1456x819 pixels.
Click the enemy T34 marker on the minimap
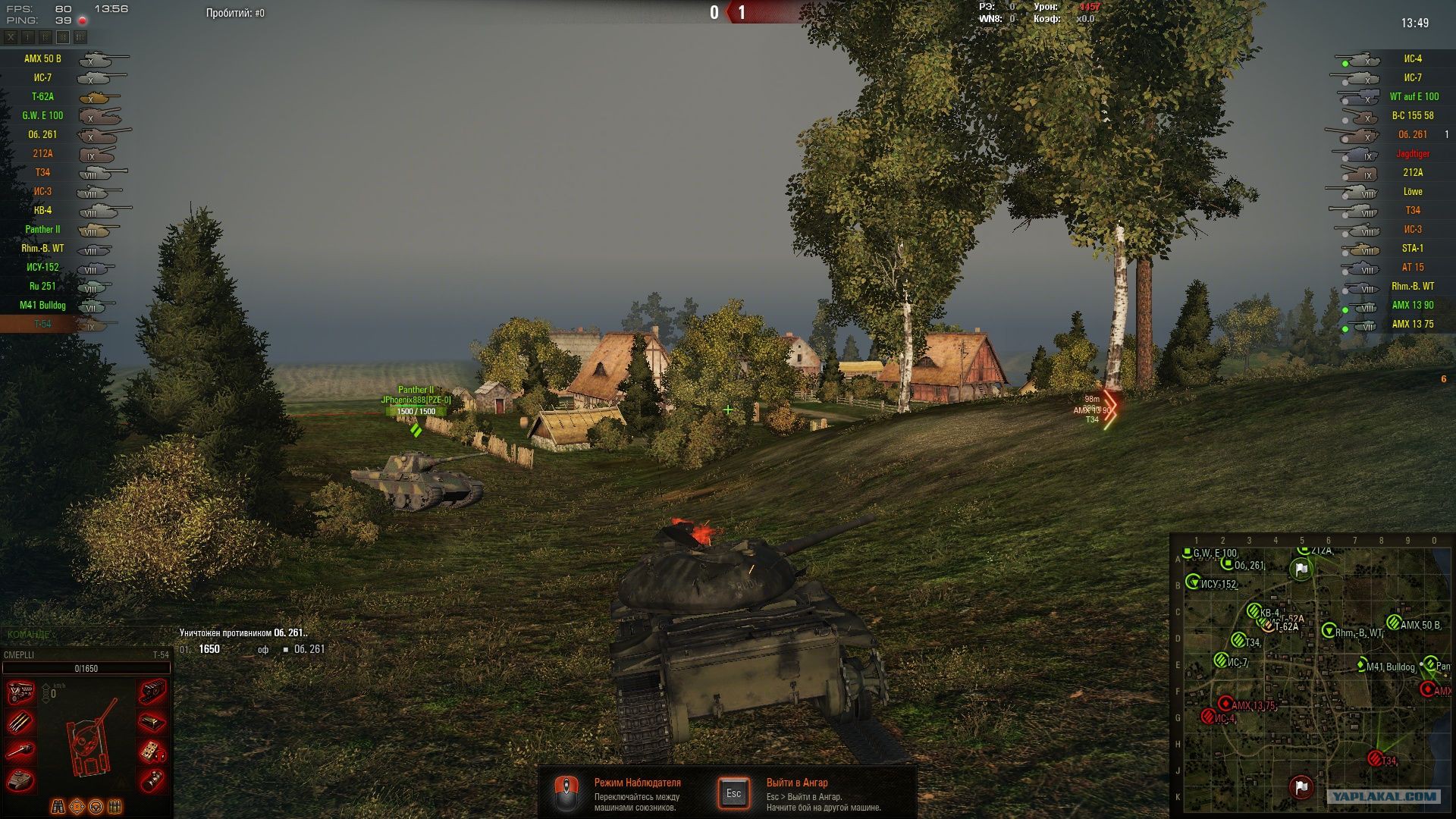tap(1376, 758)
